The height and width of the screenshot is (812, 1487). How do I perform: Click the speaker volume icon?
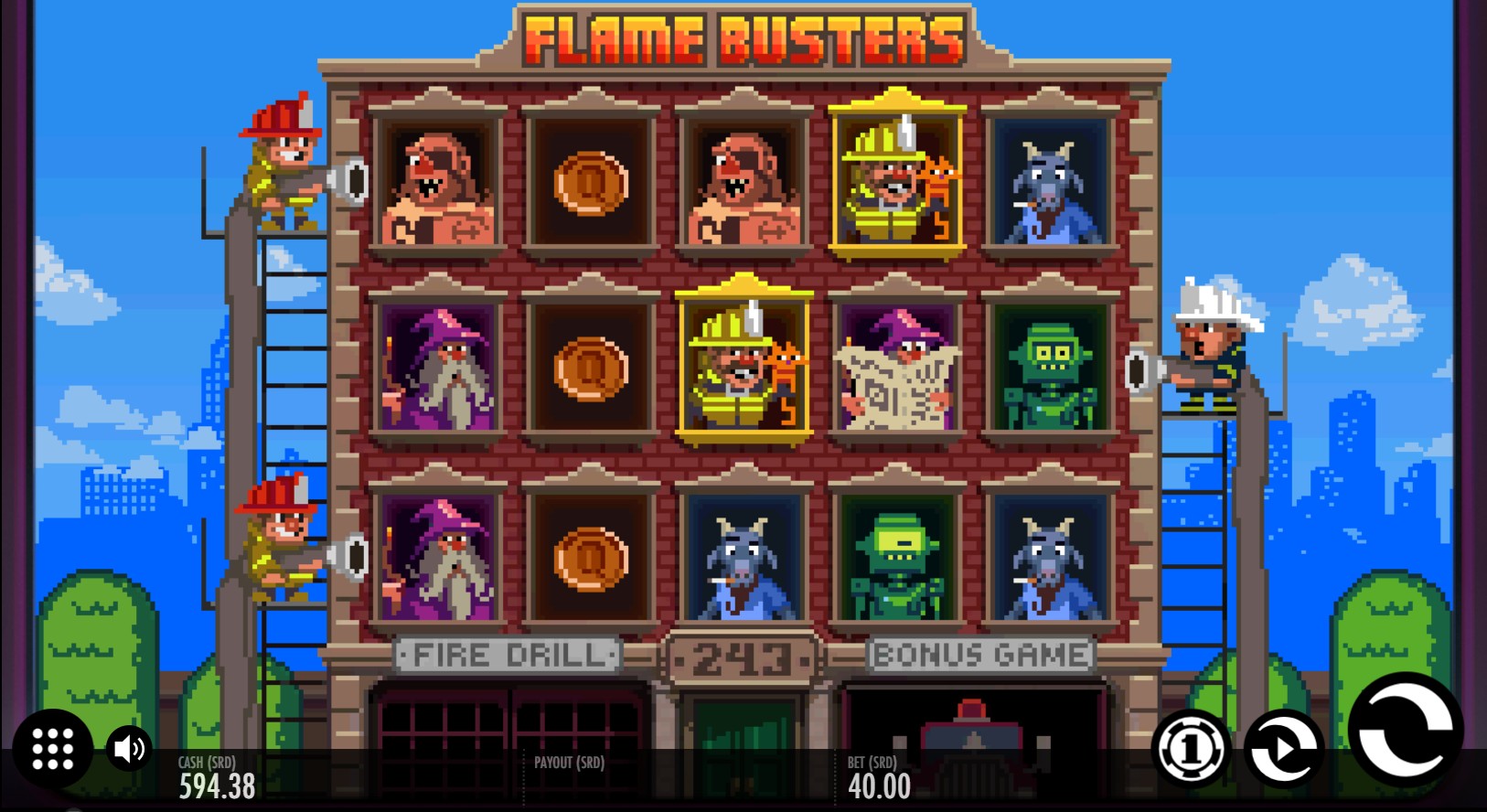[x=128, y=748]
